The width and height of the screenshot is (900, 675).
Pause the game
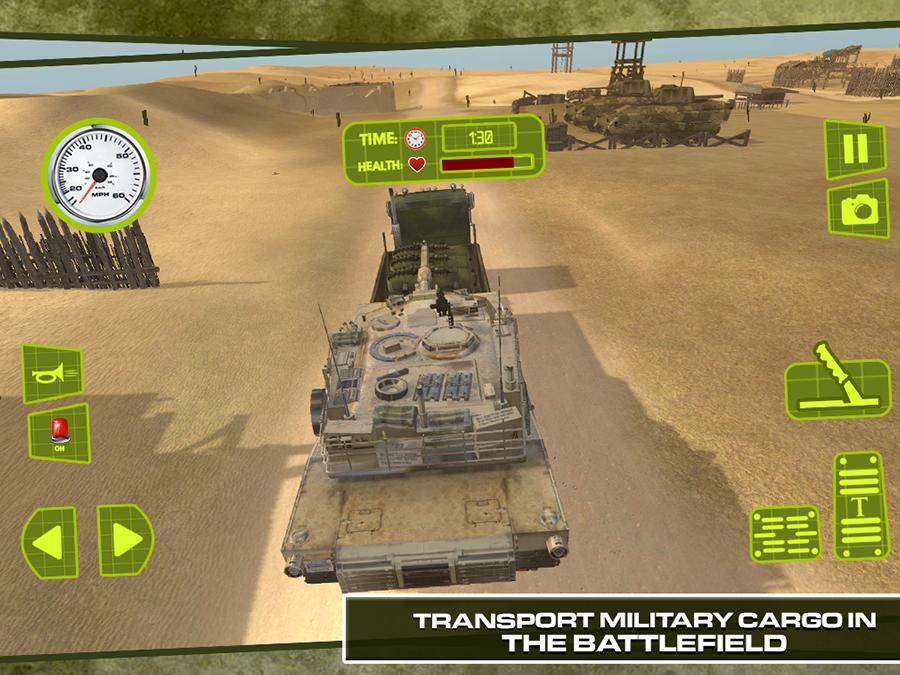coord(855,149)
